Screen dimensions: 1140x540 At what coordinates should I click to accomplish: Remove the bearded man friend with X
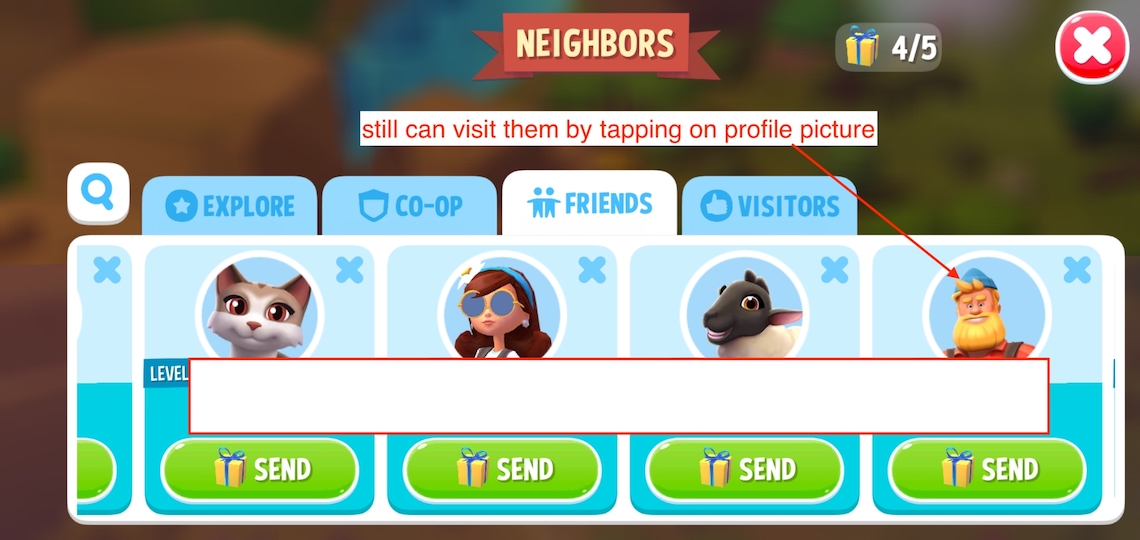(x=1076, y=269)
